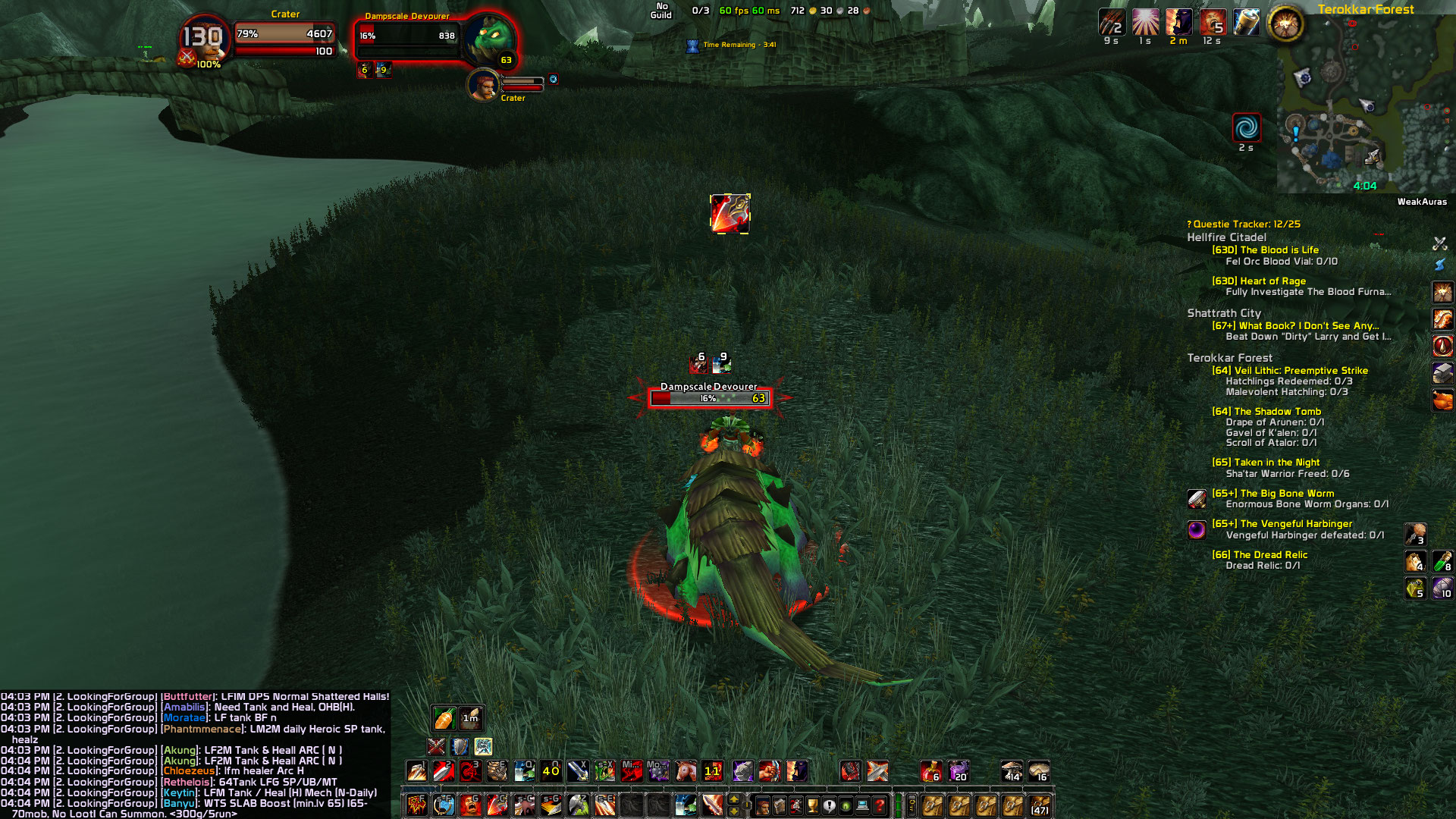Toggle the Questie Tracker via its question mark
The height and width of the screenshot is (819, 1456).
point(1188,224)
